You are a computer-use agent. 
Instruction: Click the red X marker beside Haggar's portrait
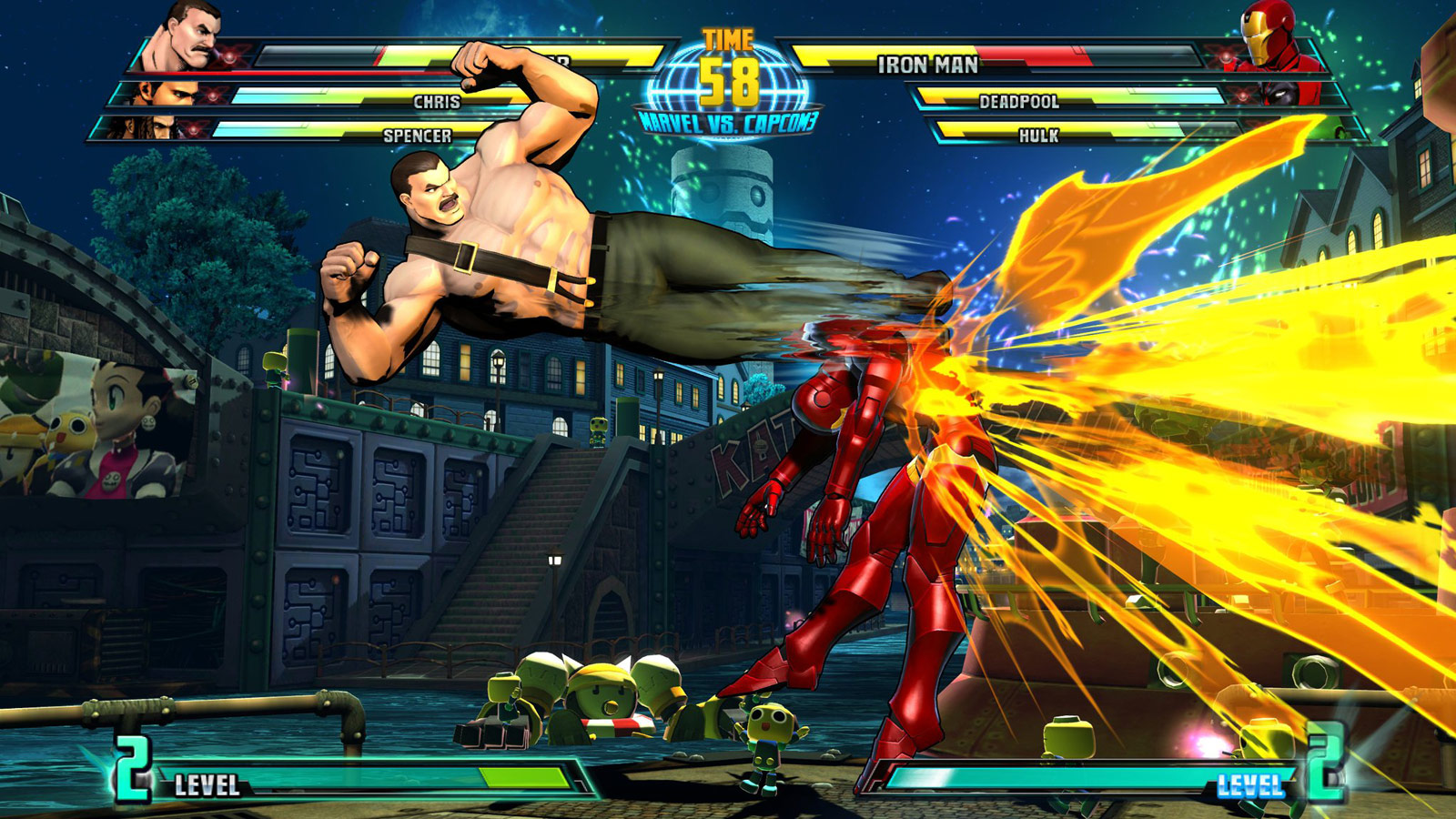tap(229, 55)
